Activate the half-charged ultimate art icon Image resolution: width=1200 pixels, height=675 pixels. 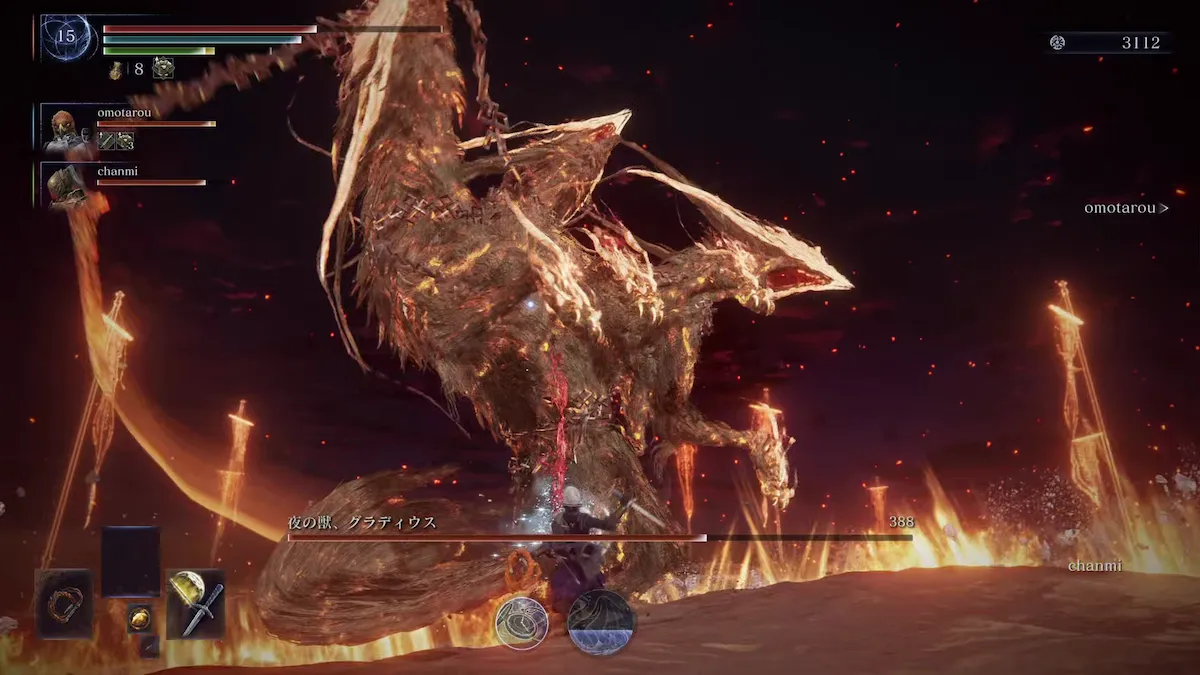[x=601, y=623]
